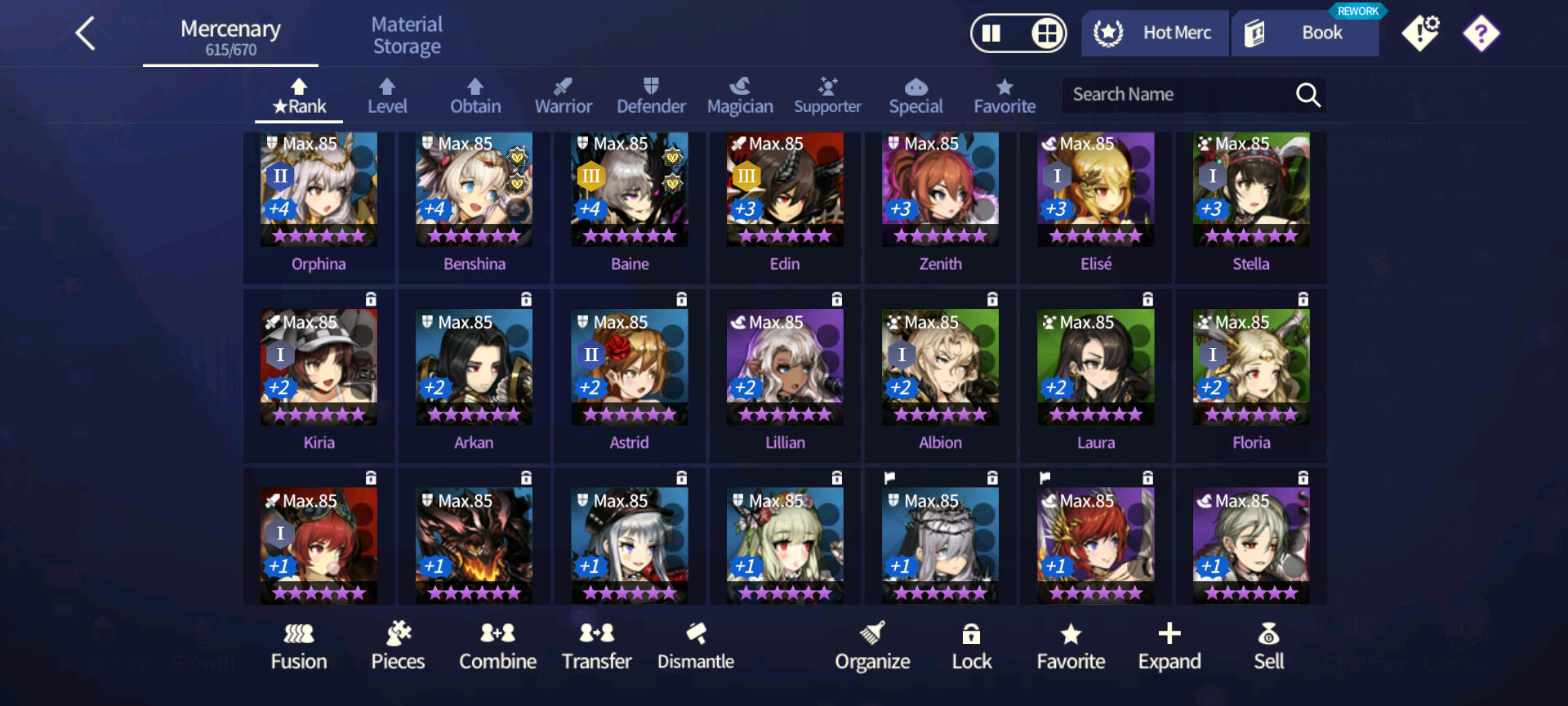The height and width of the screenshot is (706, 1568).
Task: Expand mercenary storage capacity
Action: click(x=1169, y=646)
